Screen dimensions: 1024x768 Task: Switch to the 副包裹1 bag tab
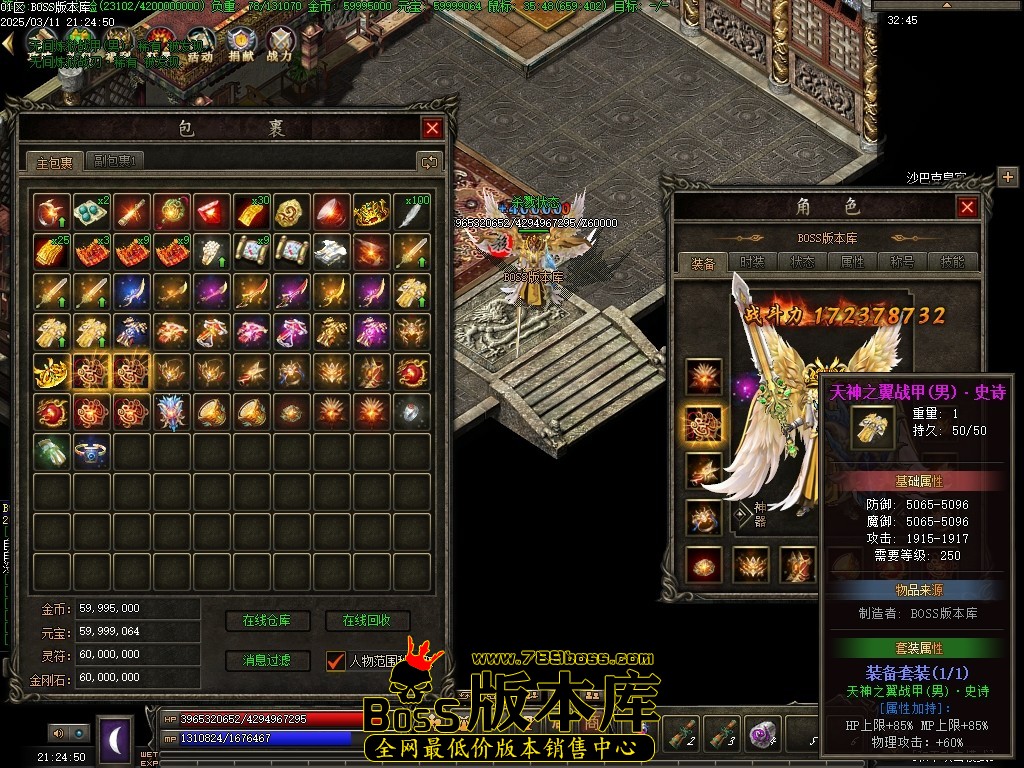[x=116, y=161]
